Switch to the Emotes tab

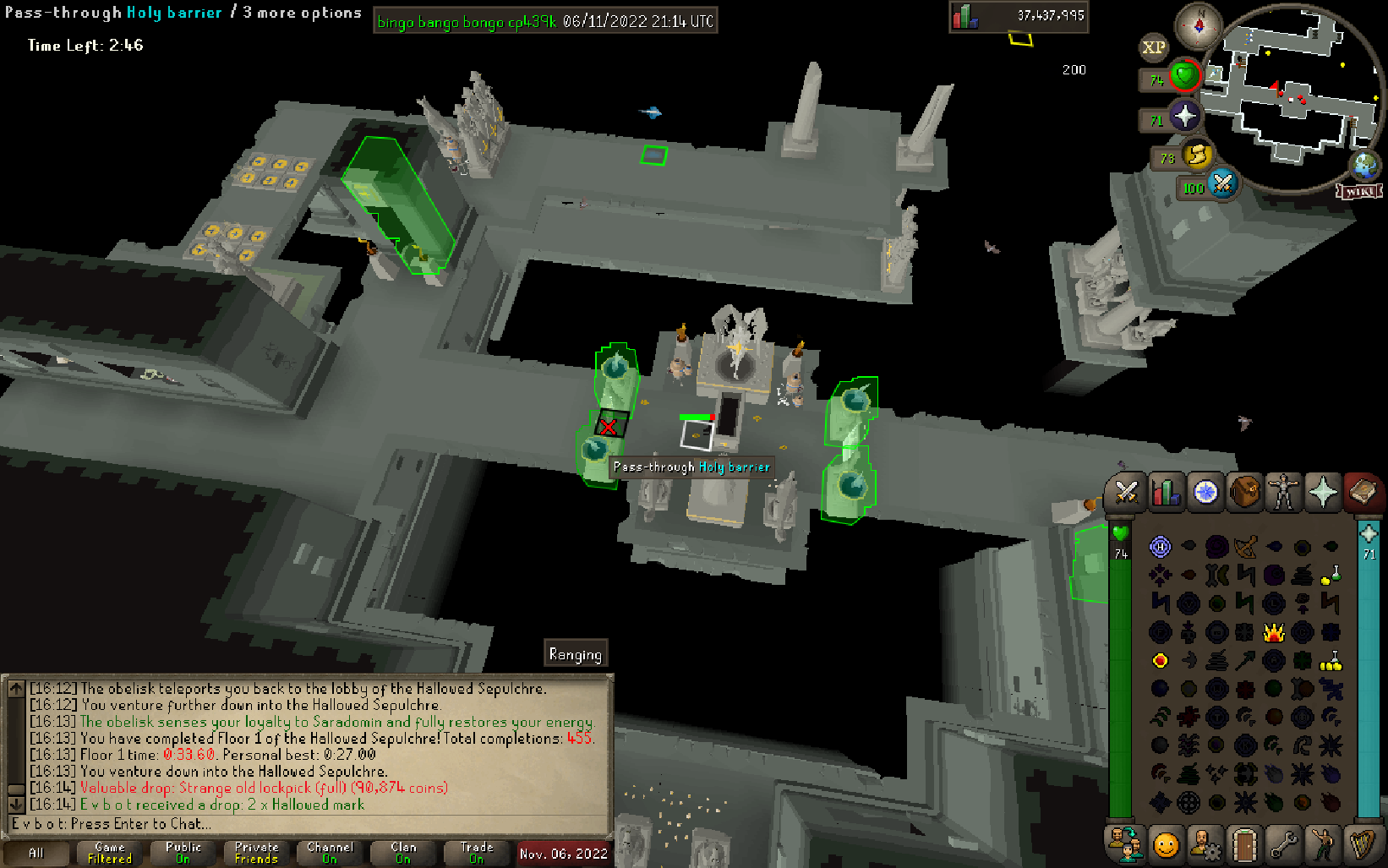click(1323, 844)
